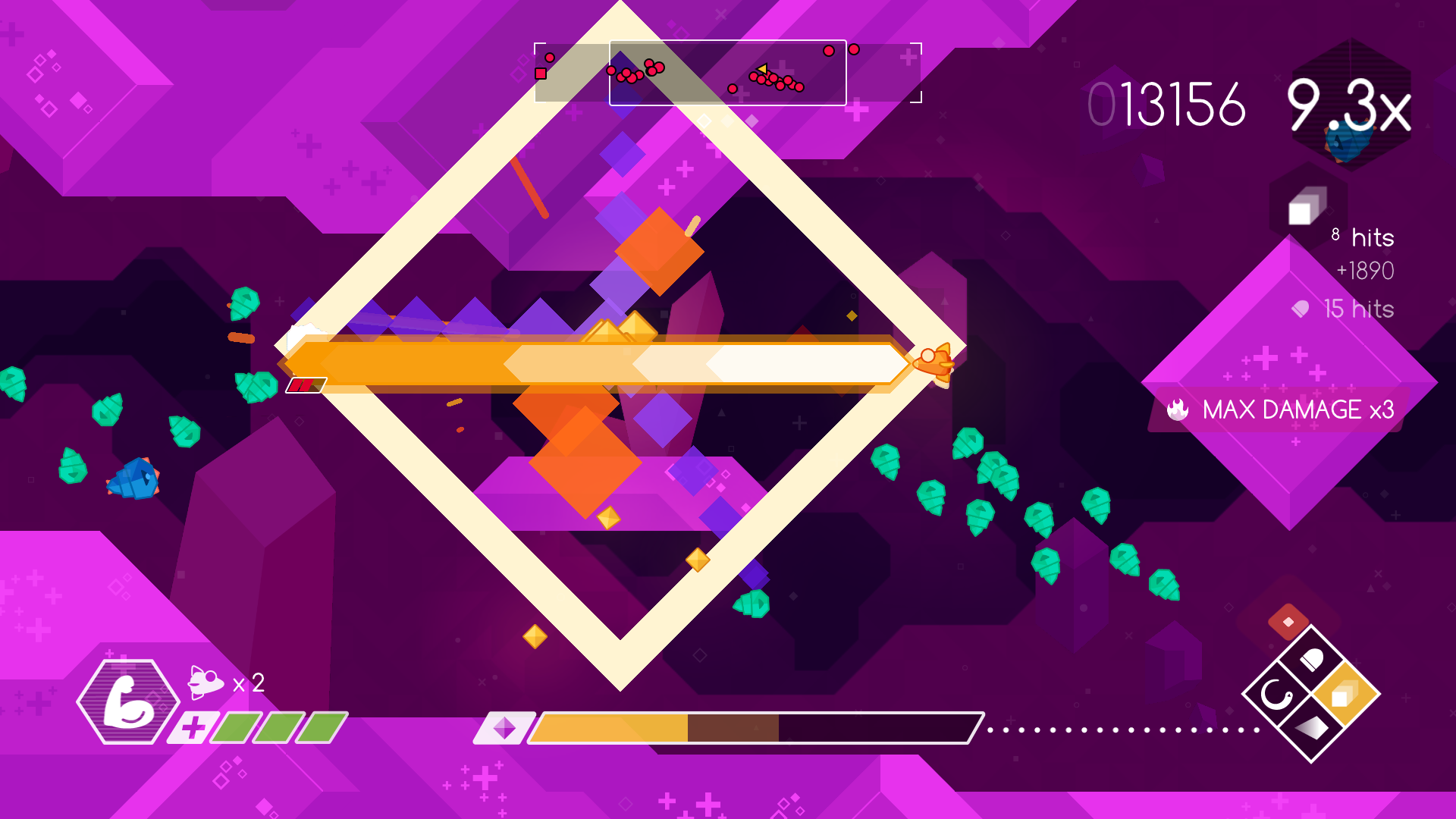Click the red square player marker on minimap
Screen dimensions: 1456x819
point(540,74)
